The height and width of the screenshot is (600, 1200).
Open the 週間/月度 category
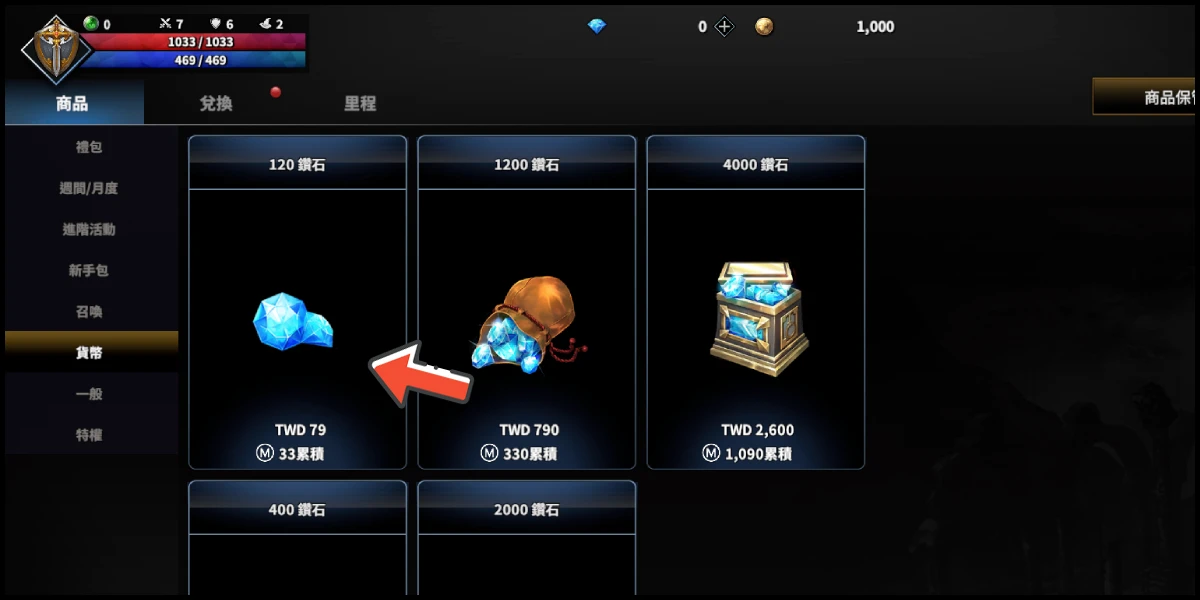[x=90, y=188]
